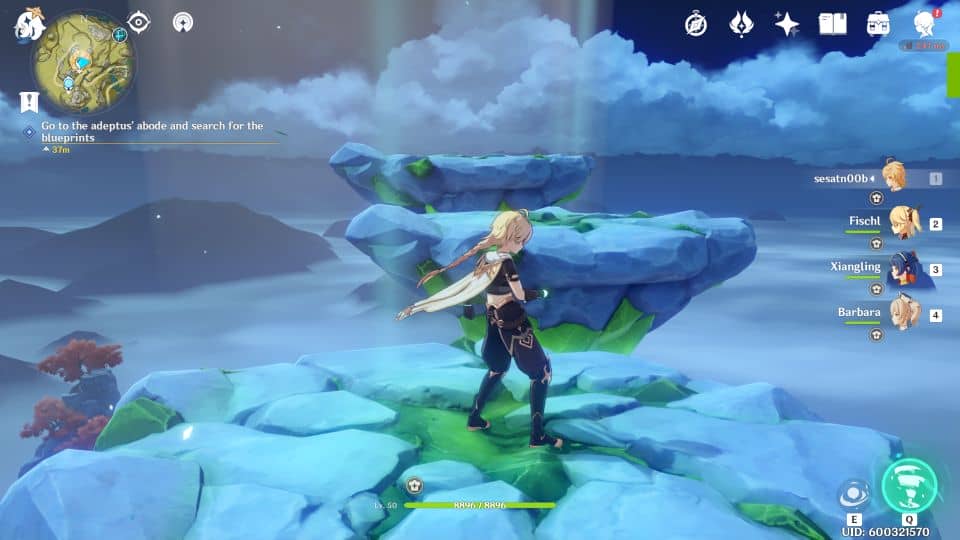
Task: Open the Adventurer Handbook book icon
Action: click(x=832, y=24)
